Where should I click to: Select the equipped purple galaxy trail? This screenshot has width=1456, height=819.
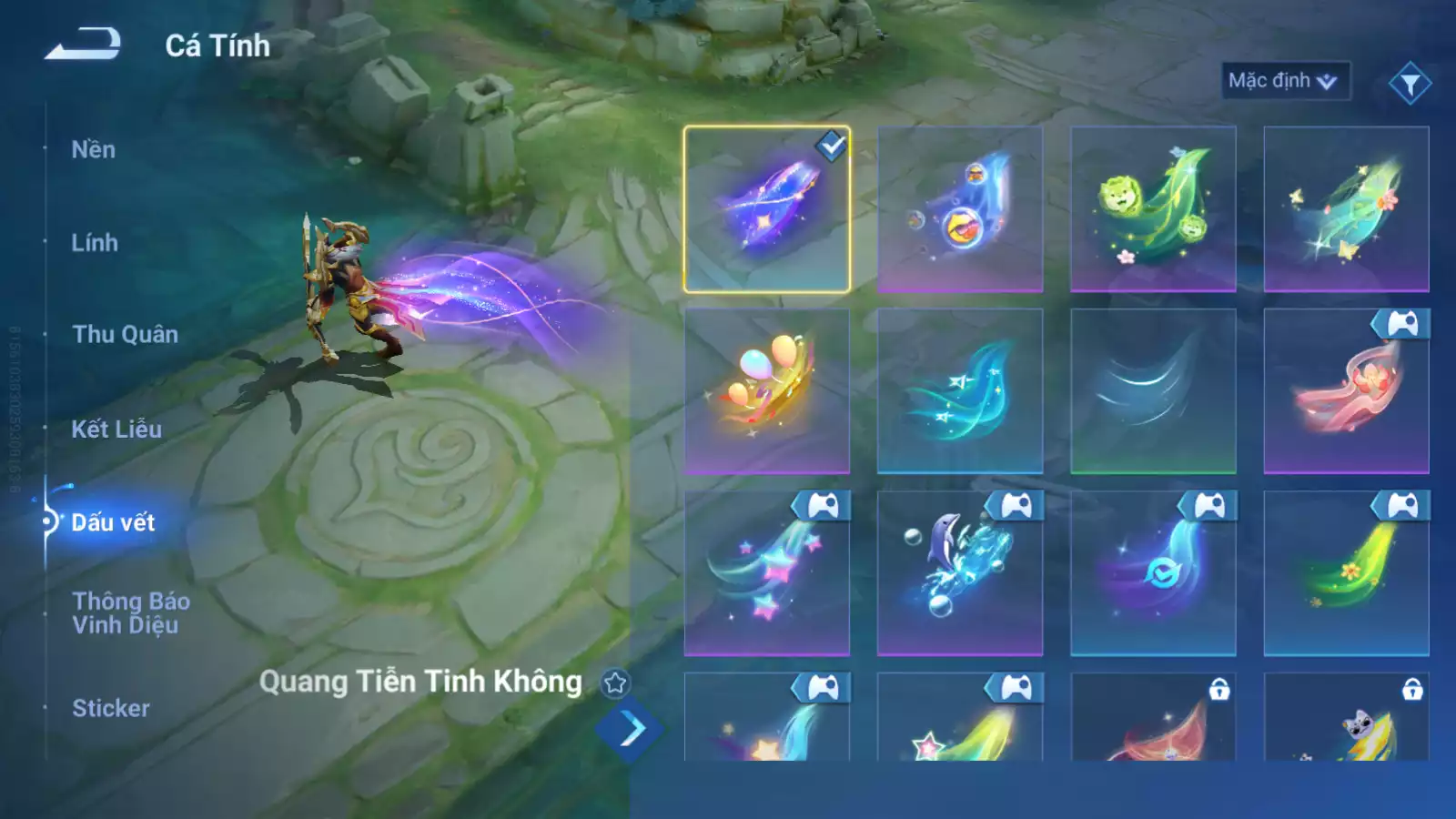click(x=767, y=209)
